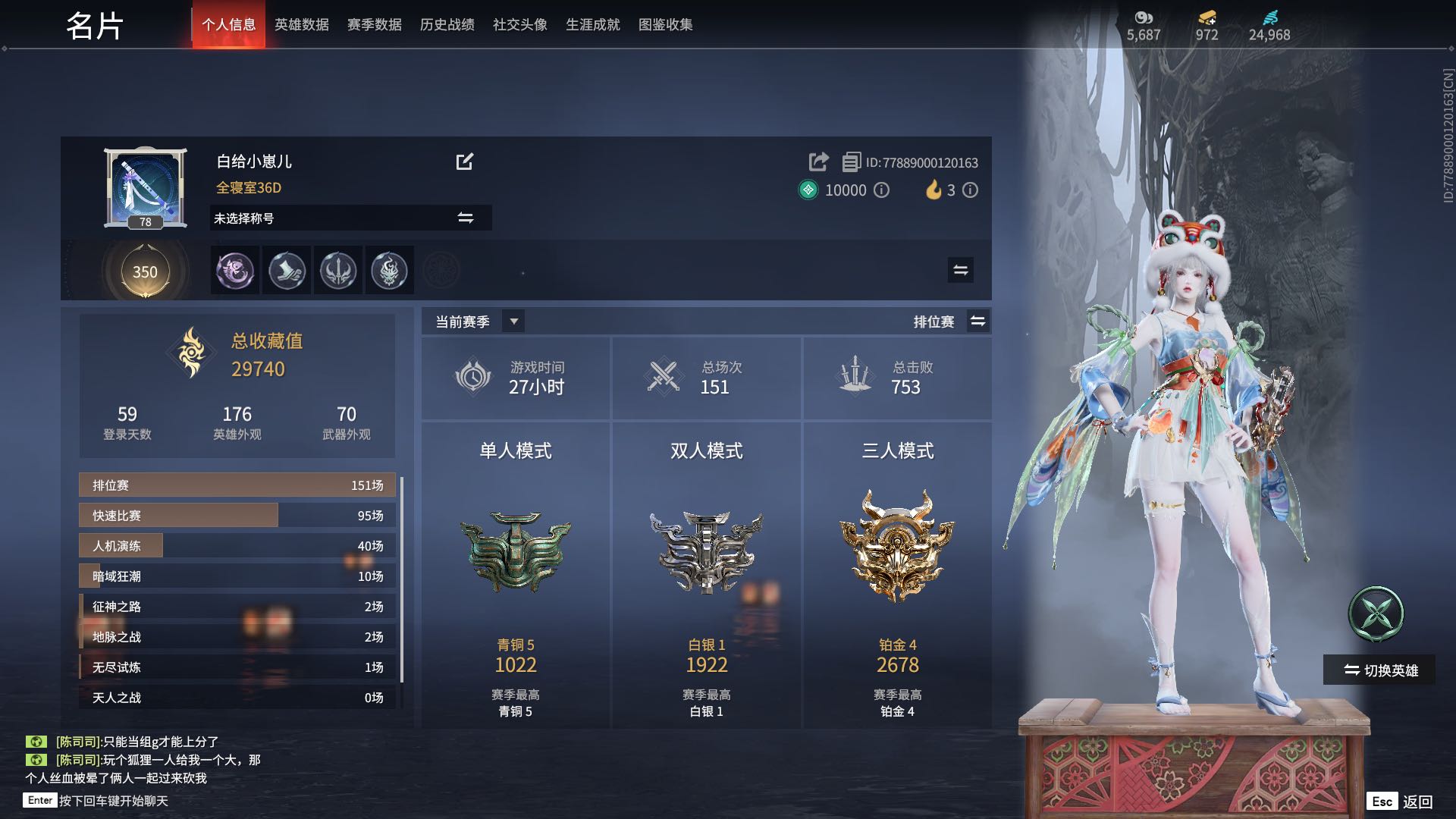Copy the player ID
Viewport: 1456px width, 819px height.
[x=851, y=162]
